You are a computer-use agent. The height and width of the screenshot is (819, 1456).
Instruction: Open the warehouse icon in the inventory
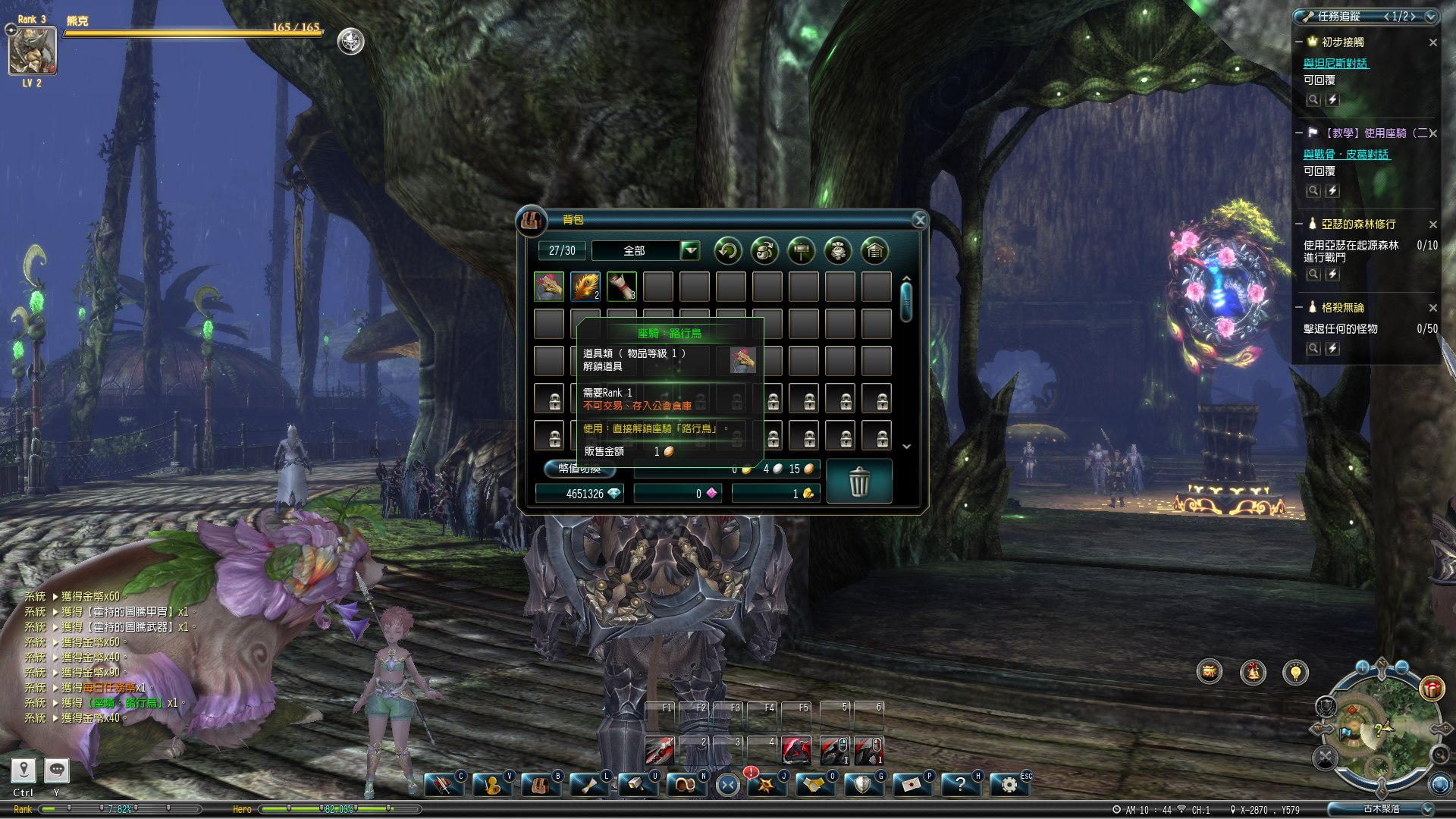(x=874, y=250)
